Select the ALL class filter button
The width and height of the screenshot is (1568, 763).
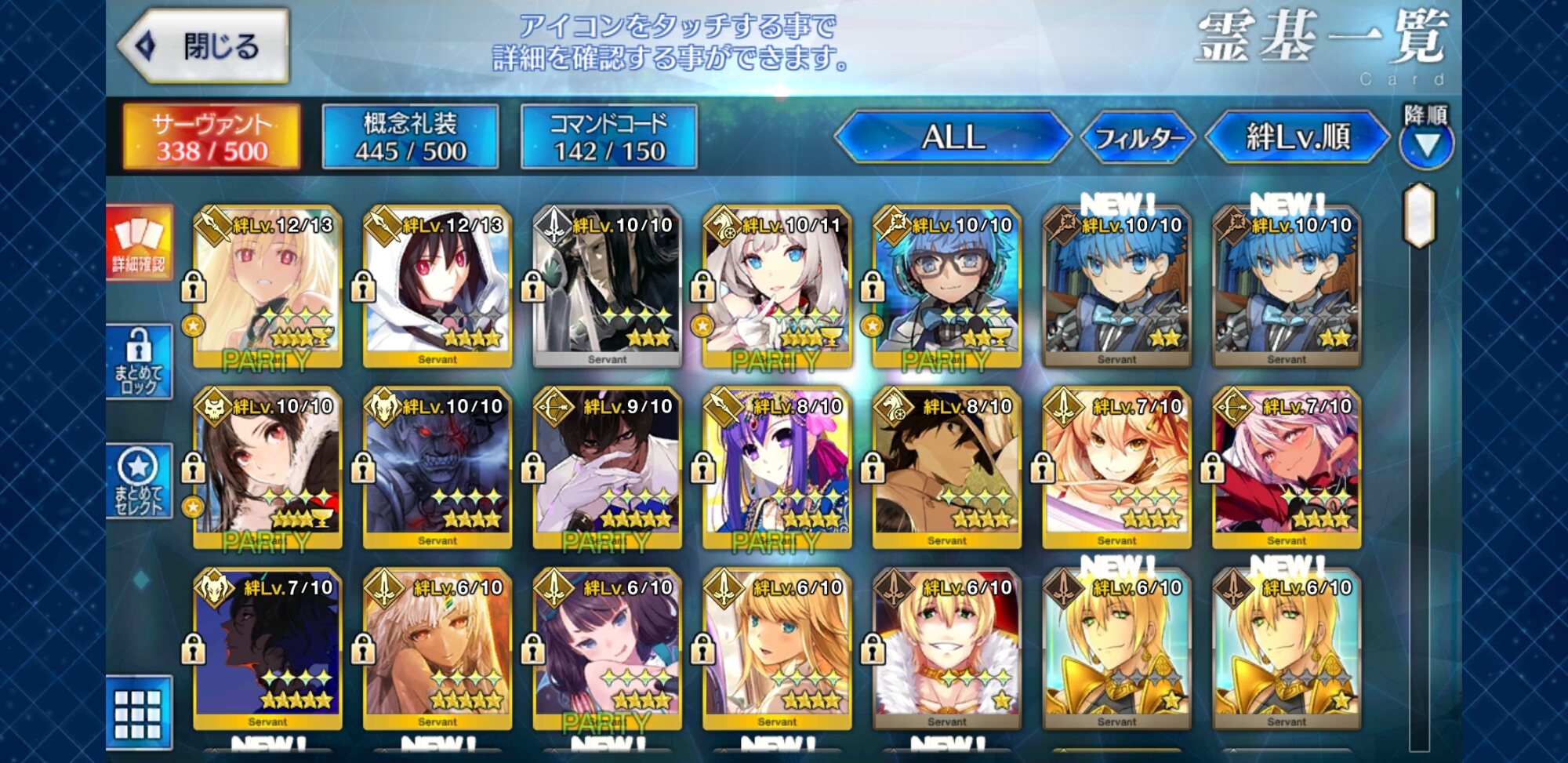coord(953,137)
